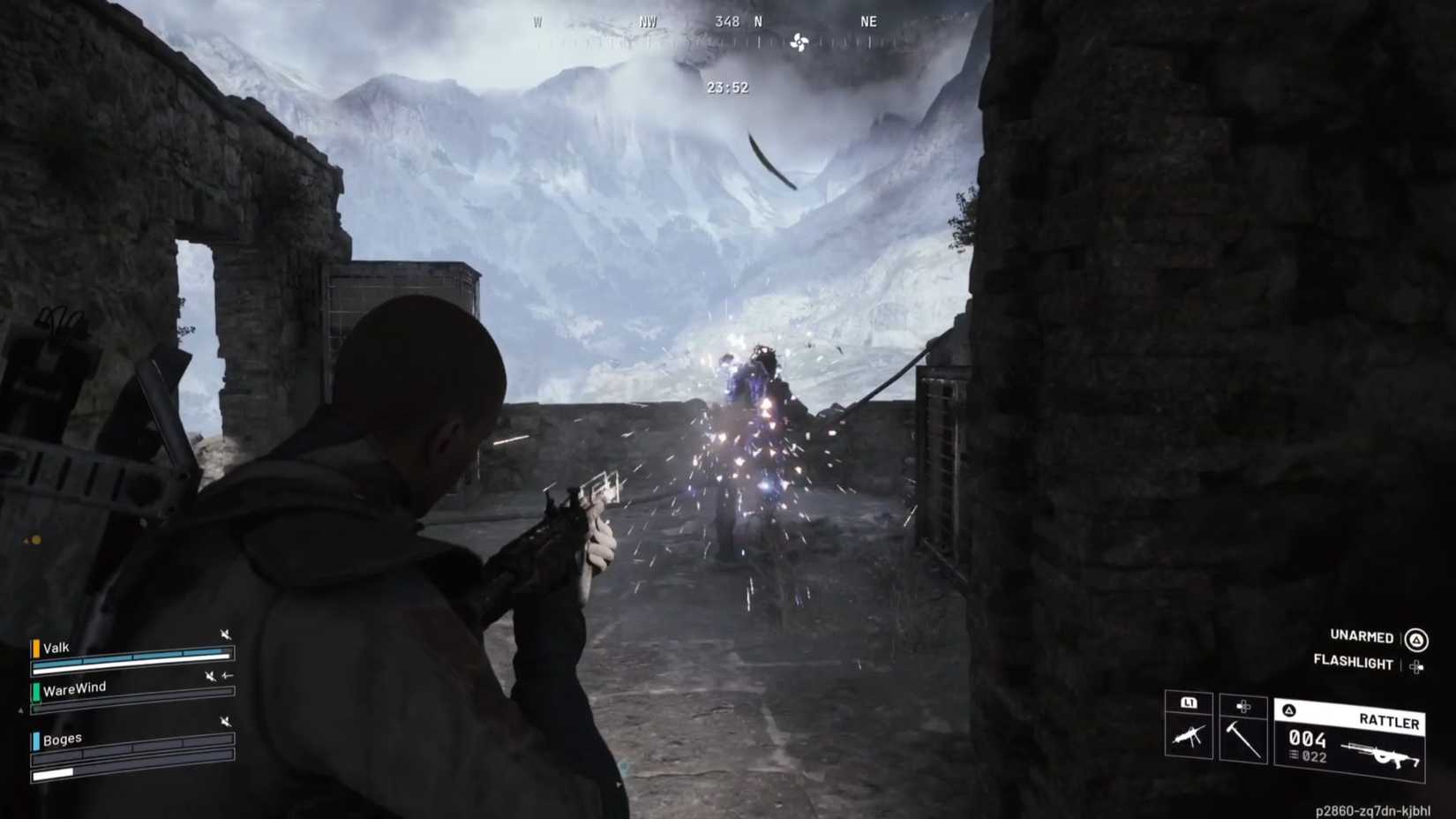Click the left arrow indicator beside WareWind's mute icon
1456x819 pixels.
228,674
